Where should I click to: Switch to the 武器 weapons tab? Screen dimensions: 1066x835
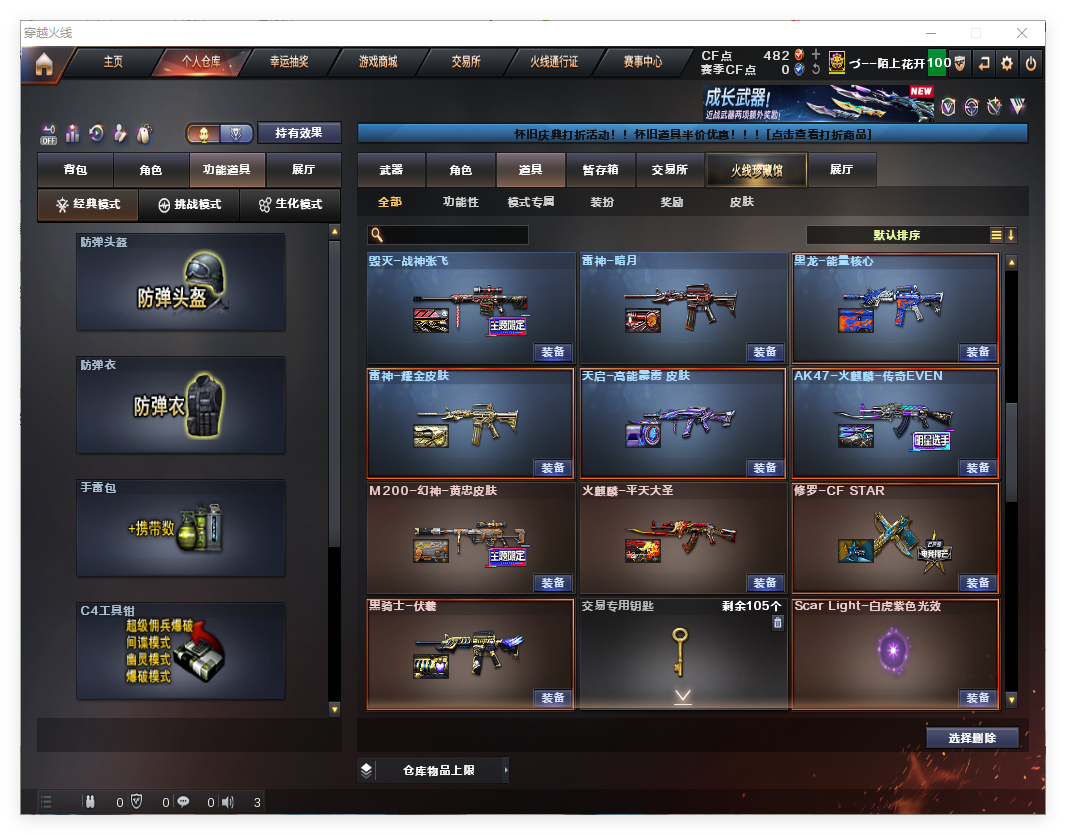[x=391, y=171]
